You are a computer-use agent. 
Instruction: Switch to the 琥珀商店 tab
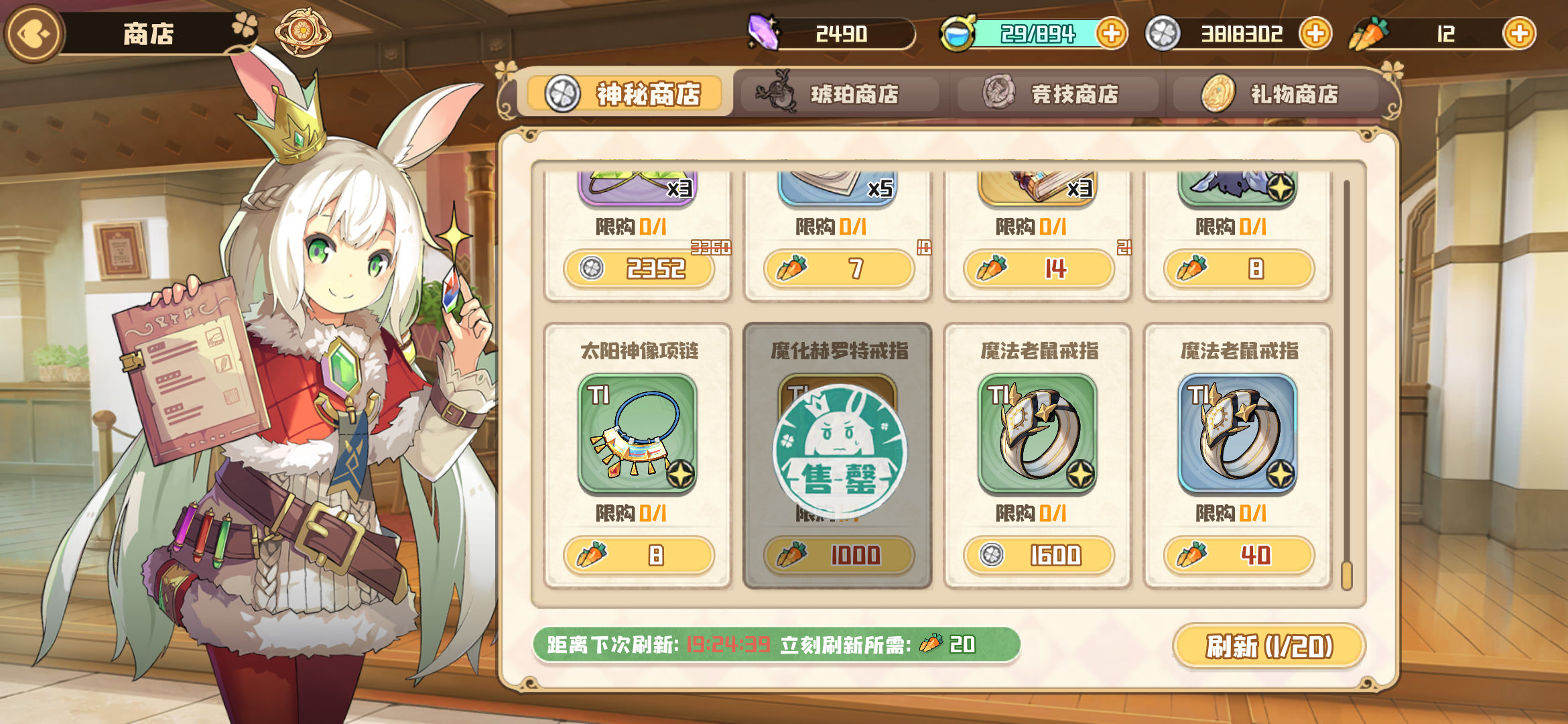(840, 94)
